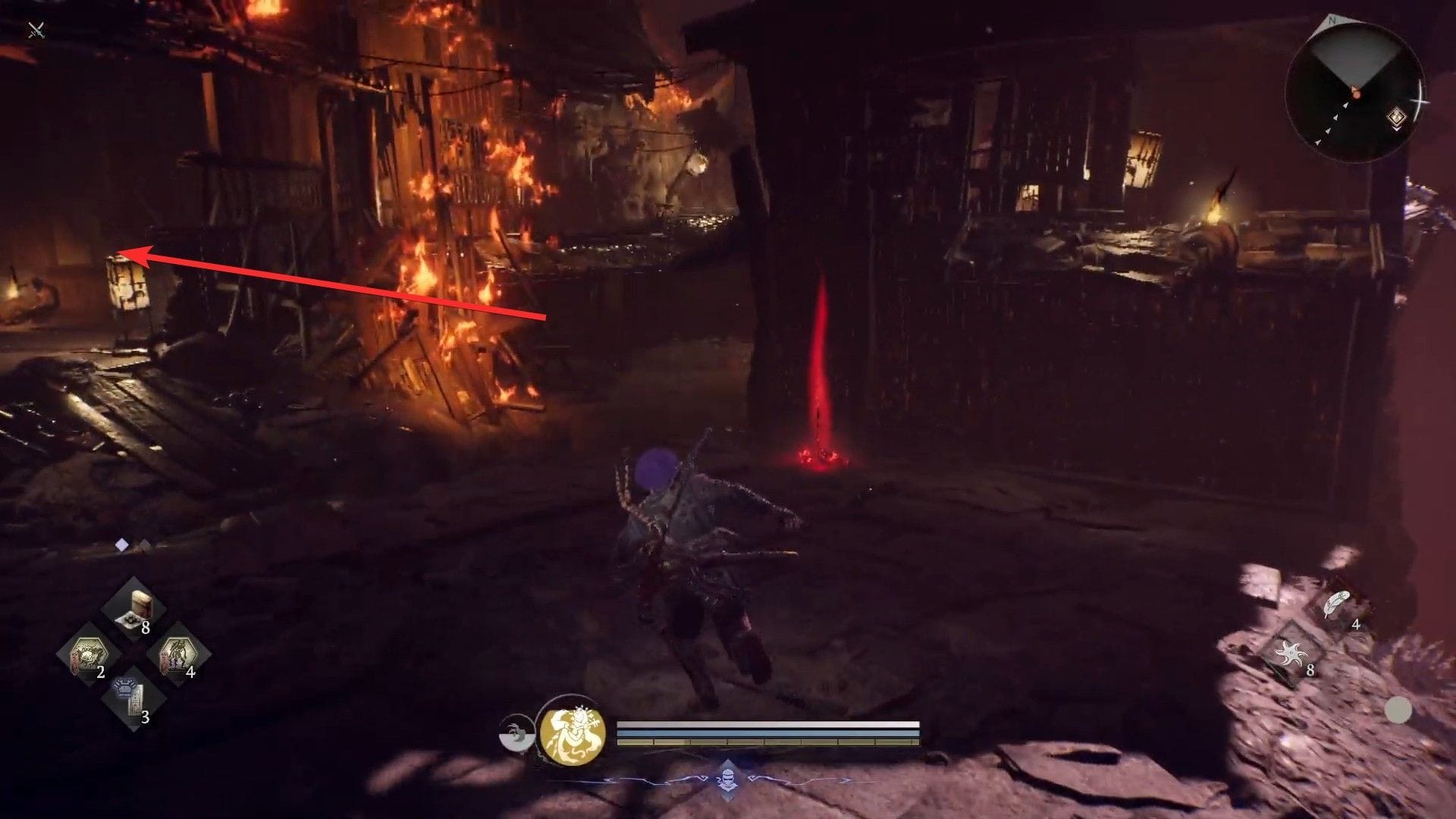Screen dimensions: 1456x819
Task: Select the weapon swap icon beside the beast emblem
Action: coord(518,734)
